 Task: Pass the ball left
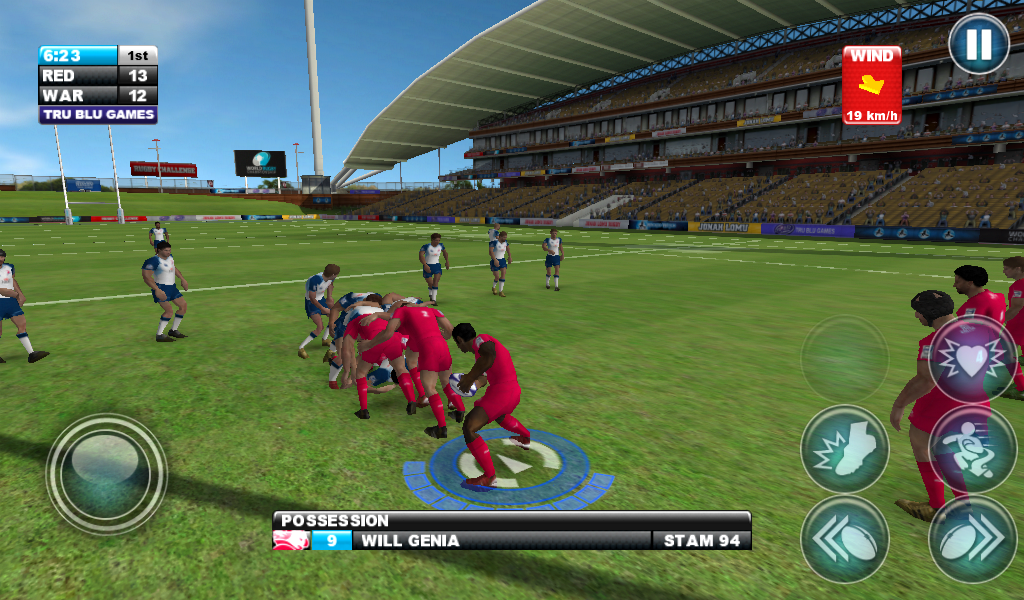click(845, 539)
